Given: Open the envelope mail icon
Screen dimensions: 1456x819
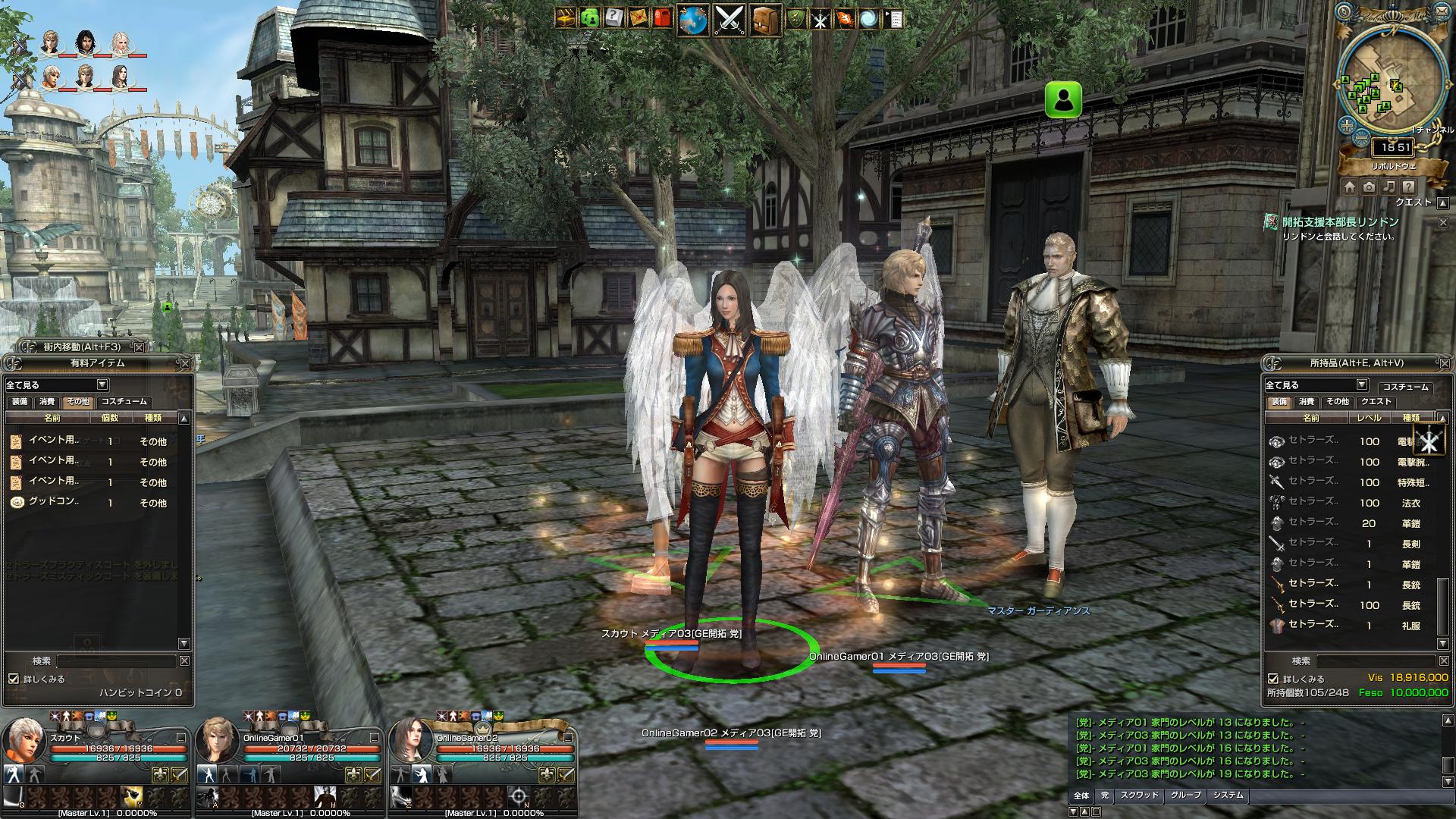Looking at the screenshot, I should (639, 18).
